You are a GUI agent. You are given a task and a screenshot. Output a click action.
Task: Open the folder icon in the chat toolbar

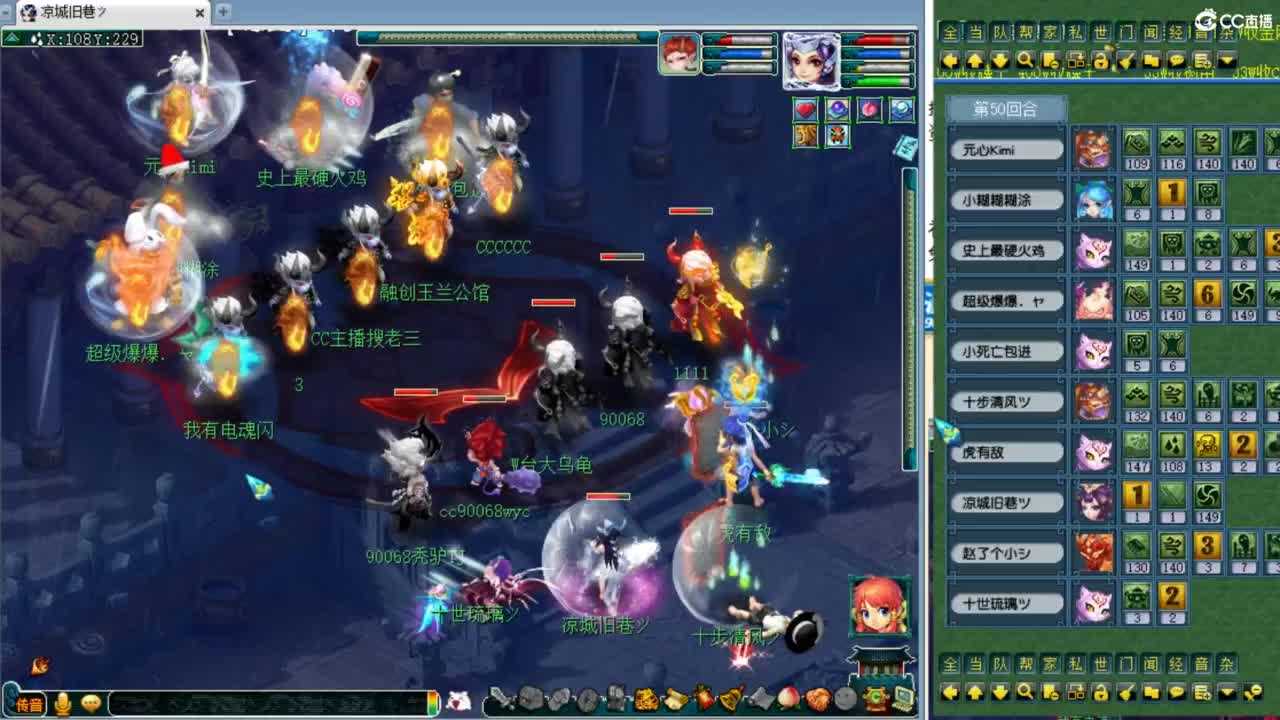coord(1151,60)
